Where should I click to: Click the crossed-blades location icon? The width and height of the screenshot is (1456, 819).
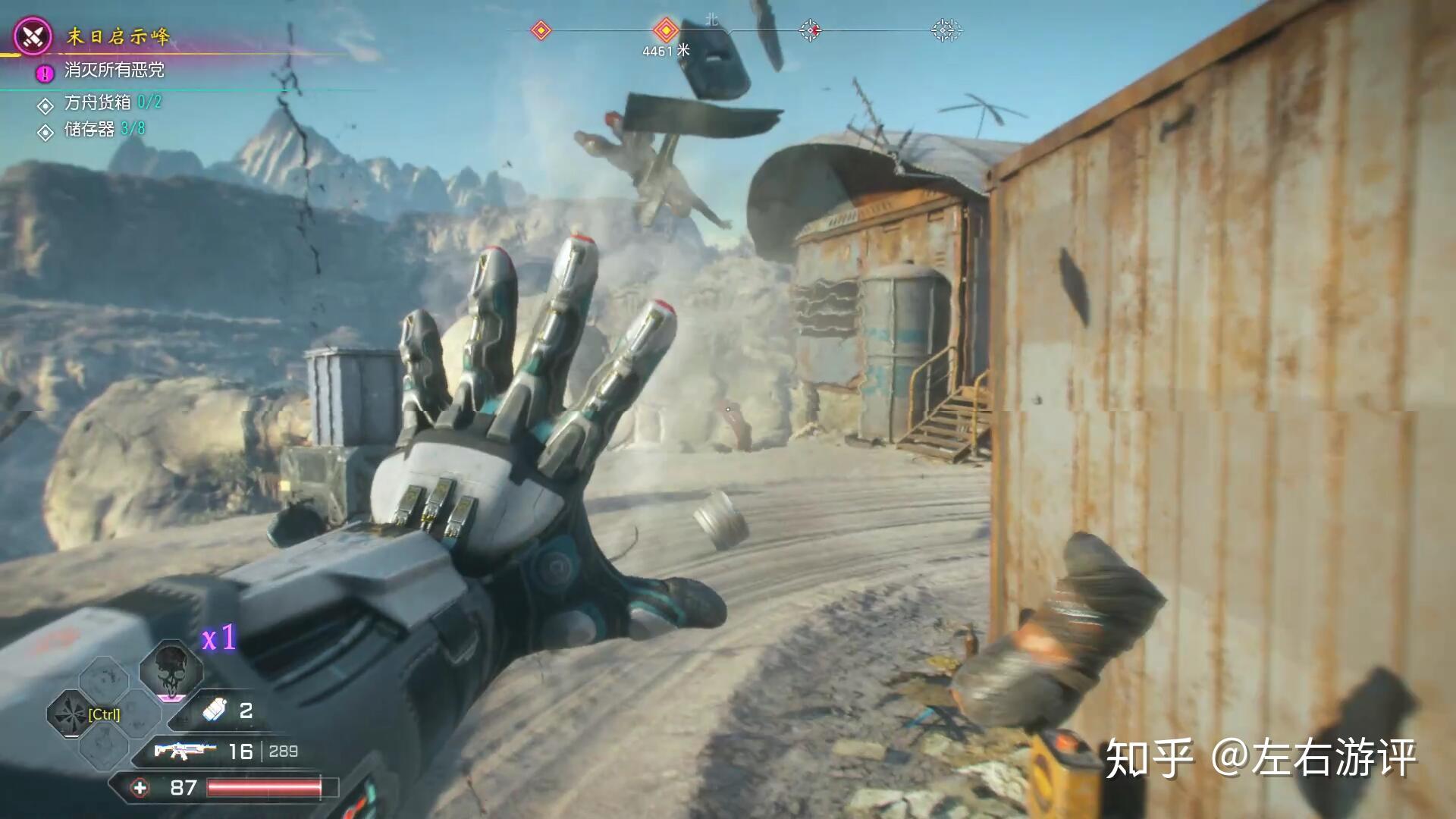(x=33, y=36)
